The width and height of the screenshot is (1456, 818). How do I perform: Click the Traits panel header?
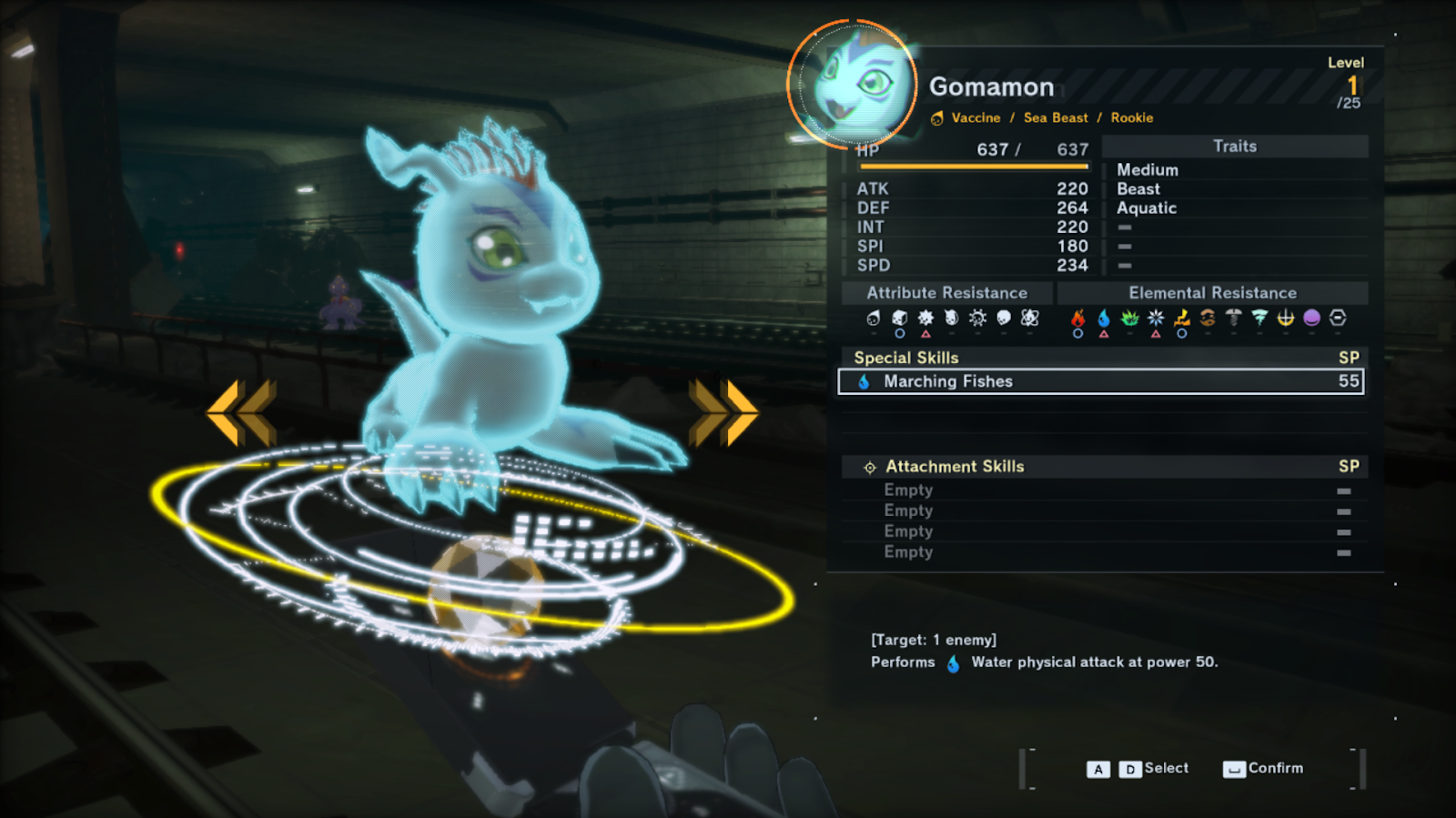coord(1234,146)
